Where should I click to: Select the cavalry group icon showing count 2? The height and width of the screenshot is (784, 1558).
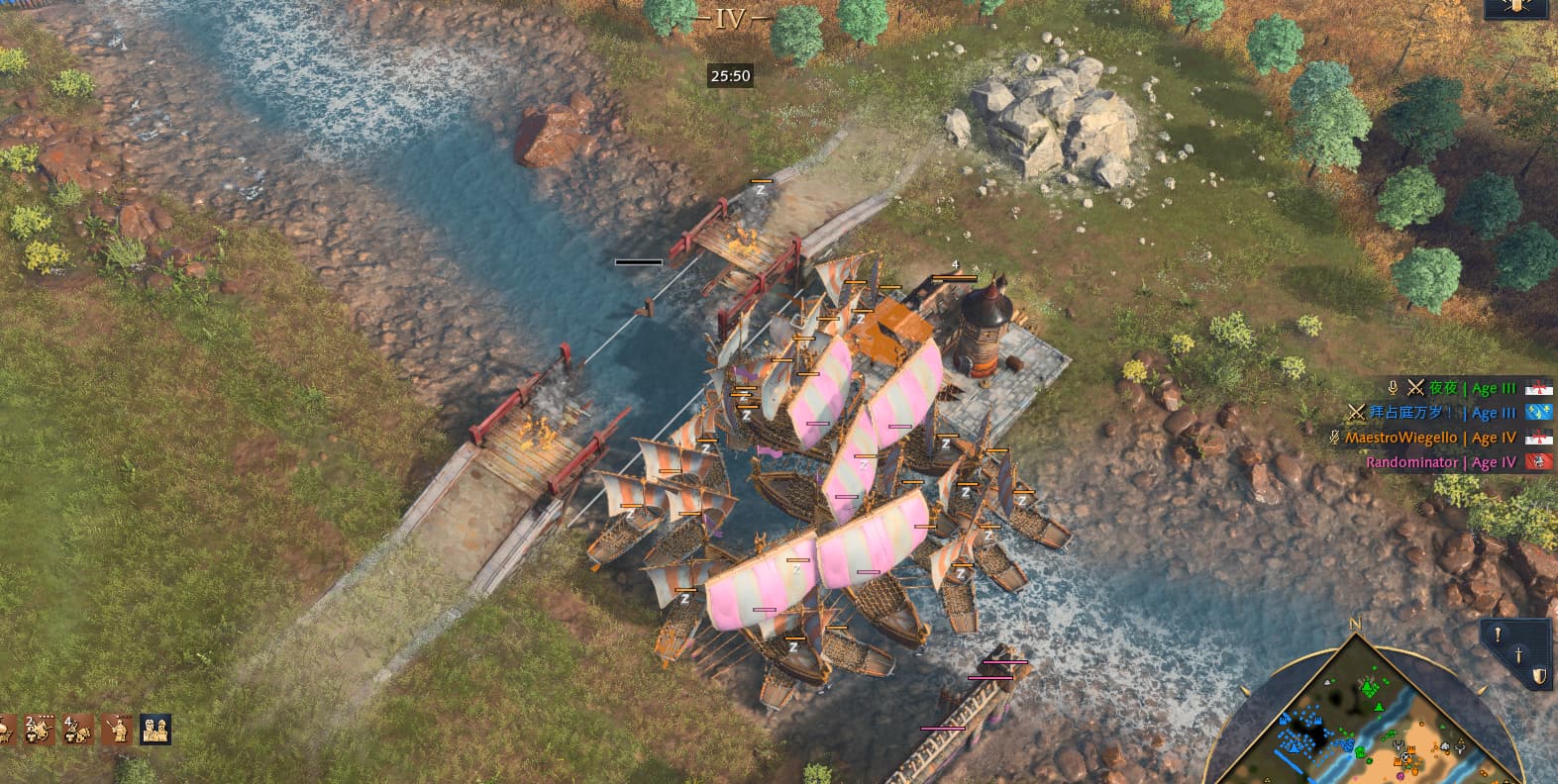tap(38, 730)
